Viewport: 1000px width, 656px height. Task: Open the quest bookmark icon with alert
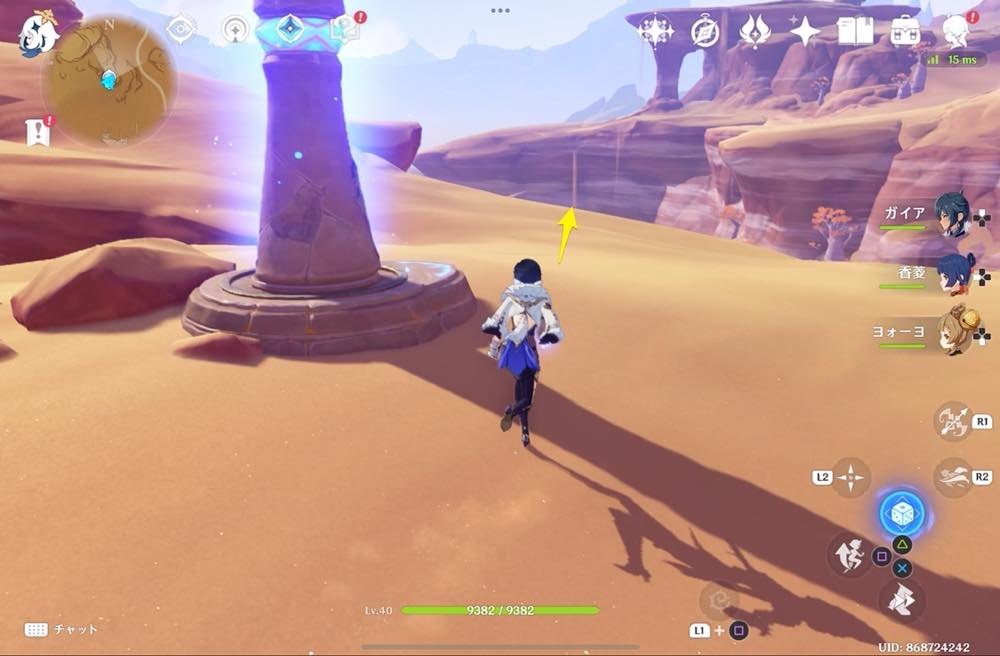[x=38, y=131]
